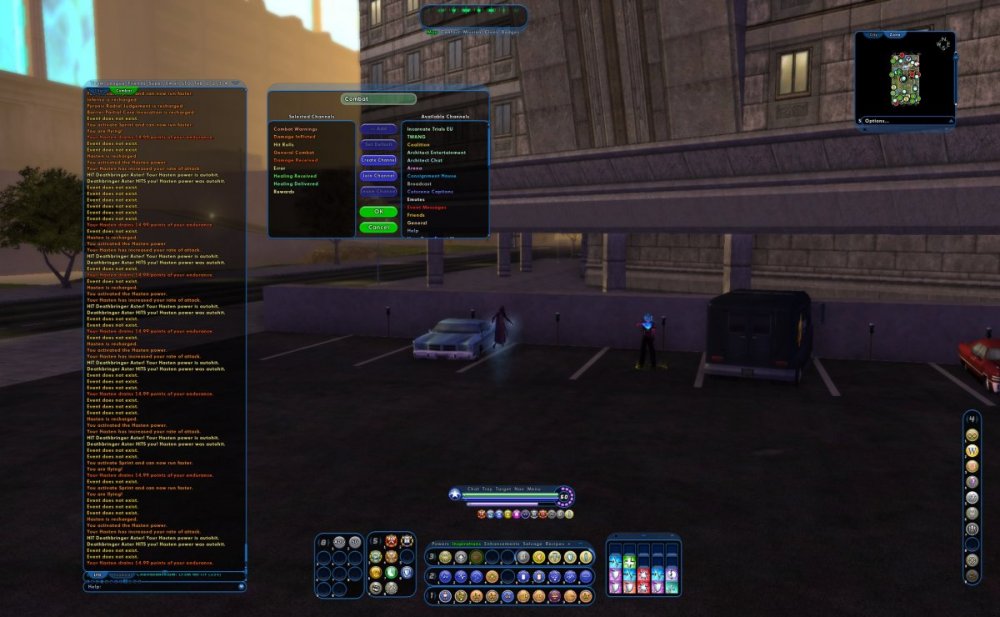Choose Architect Entertainment channel

click(x=437, y=153)
